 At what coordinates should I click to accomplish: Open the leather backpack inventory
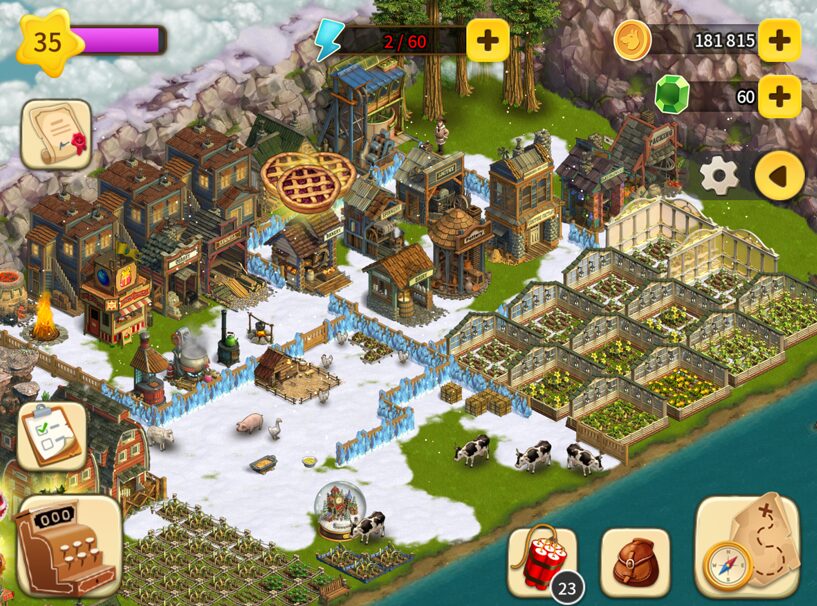[635, 562]
